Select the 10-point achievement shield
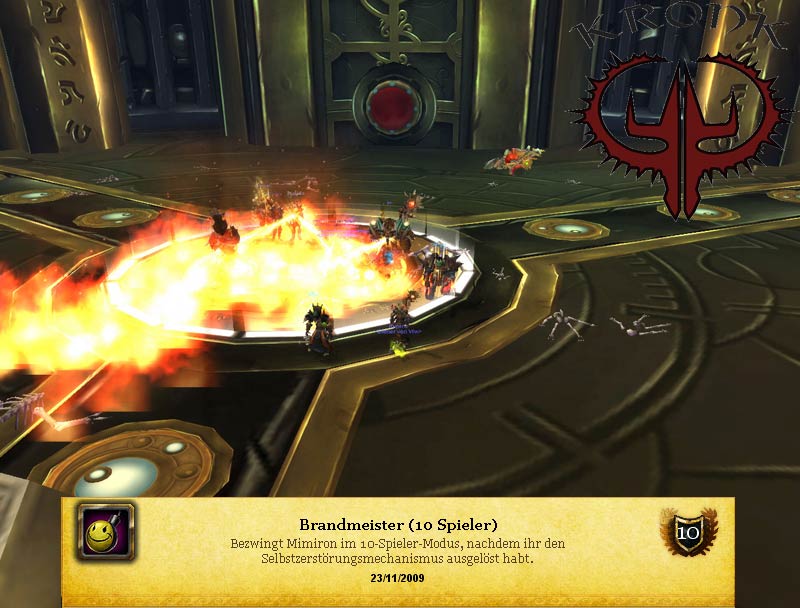The image size is (800, 608). (x=689, y=533)
